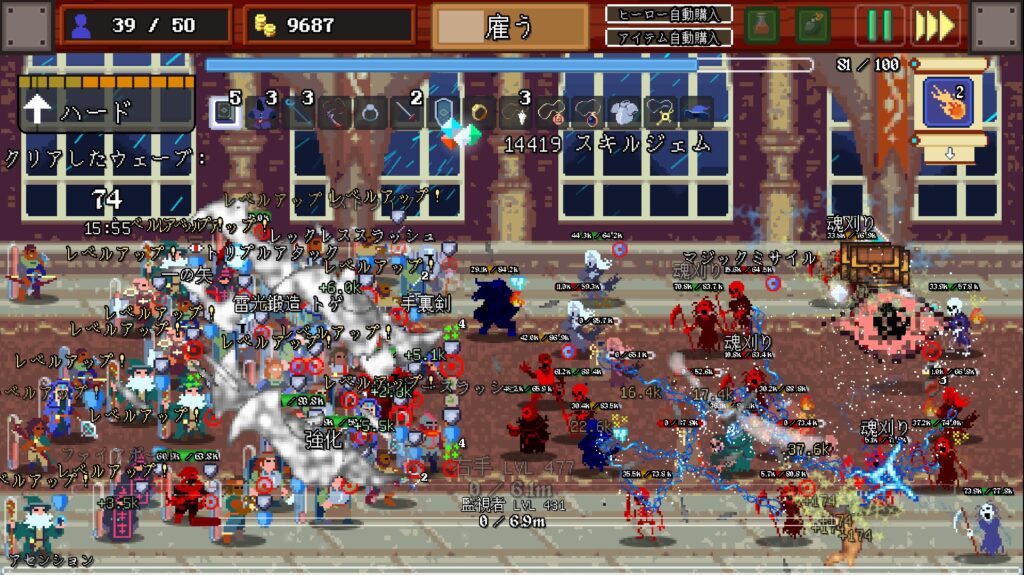The image size is (1024, 575).
Task: Pause the game
Action: (x=879, y=25)
